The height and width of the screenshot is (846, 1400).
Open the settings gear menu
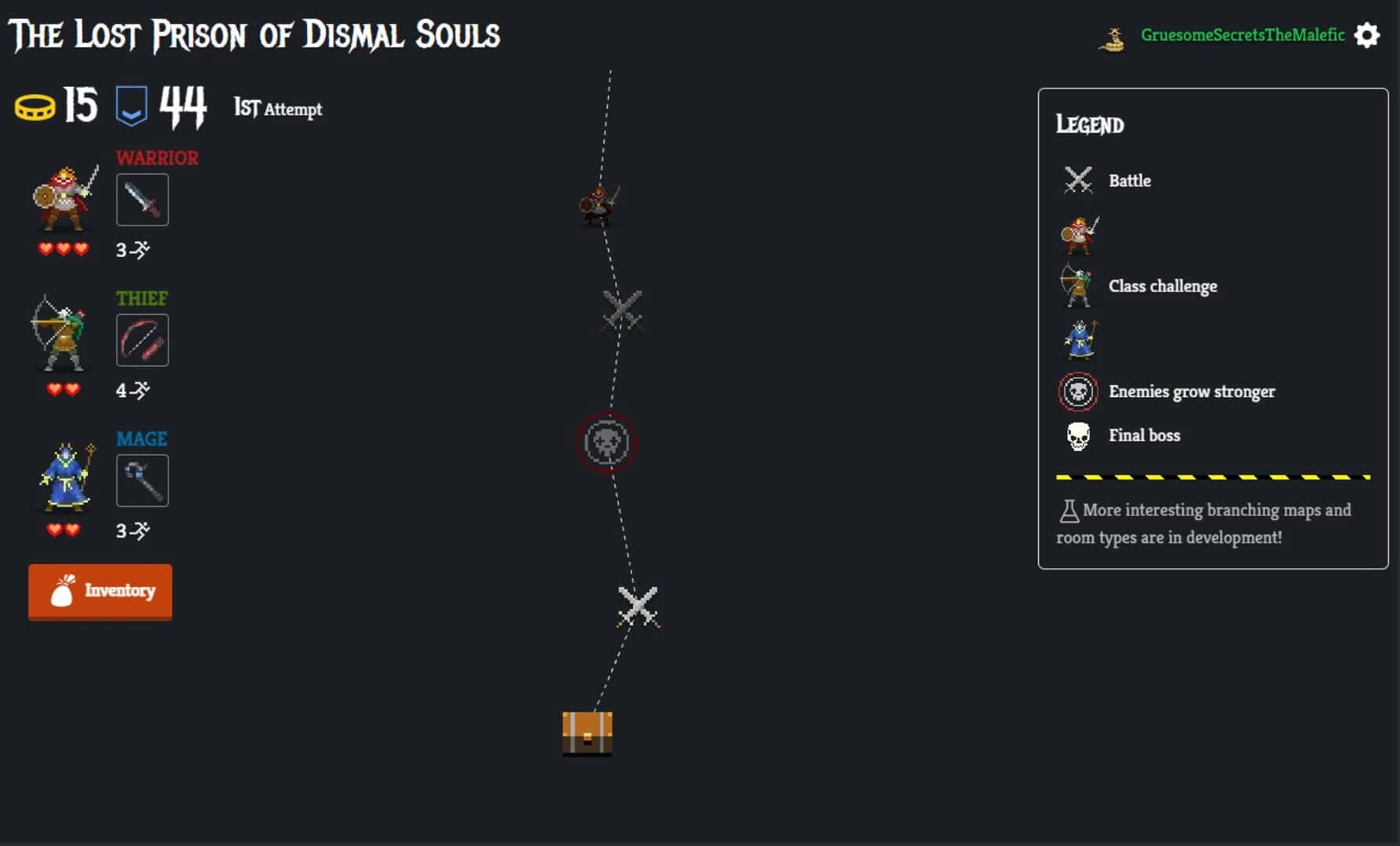click(x=1366, y=35)
